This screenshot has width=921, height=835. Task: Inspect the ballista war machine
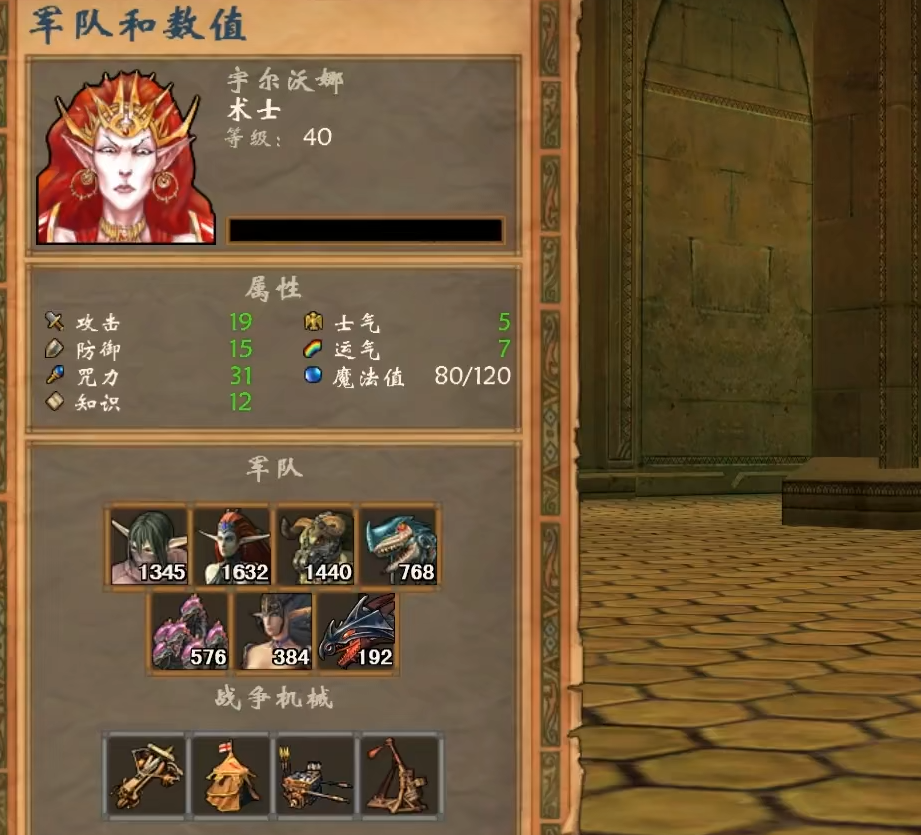146,774
